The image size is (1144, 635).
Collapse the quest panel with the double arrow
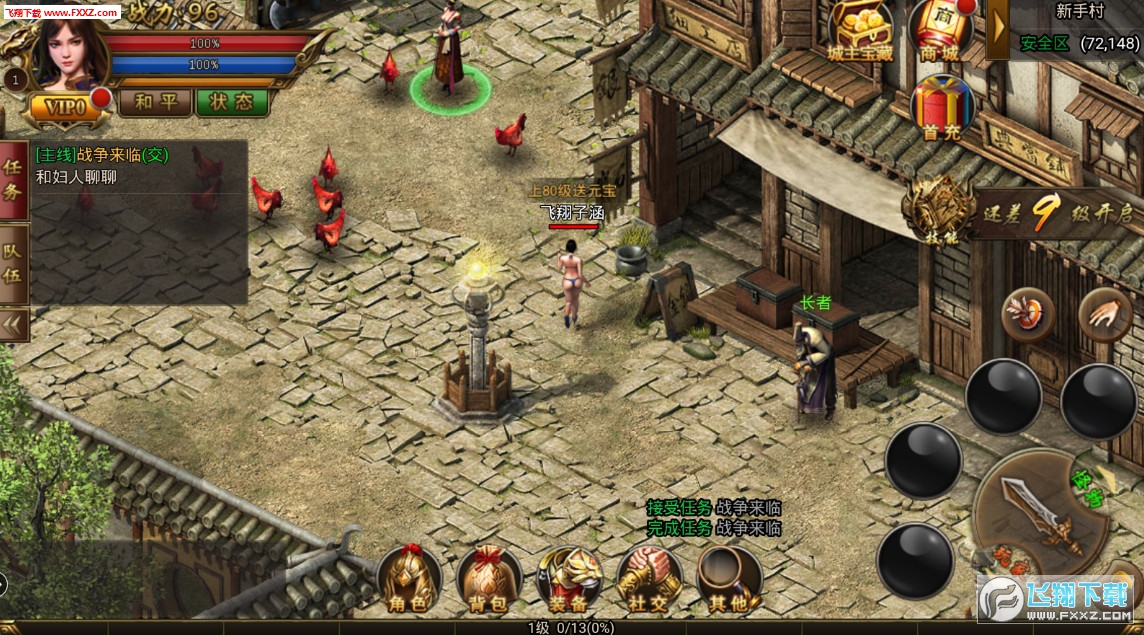14,325
